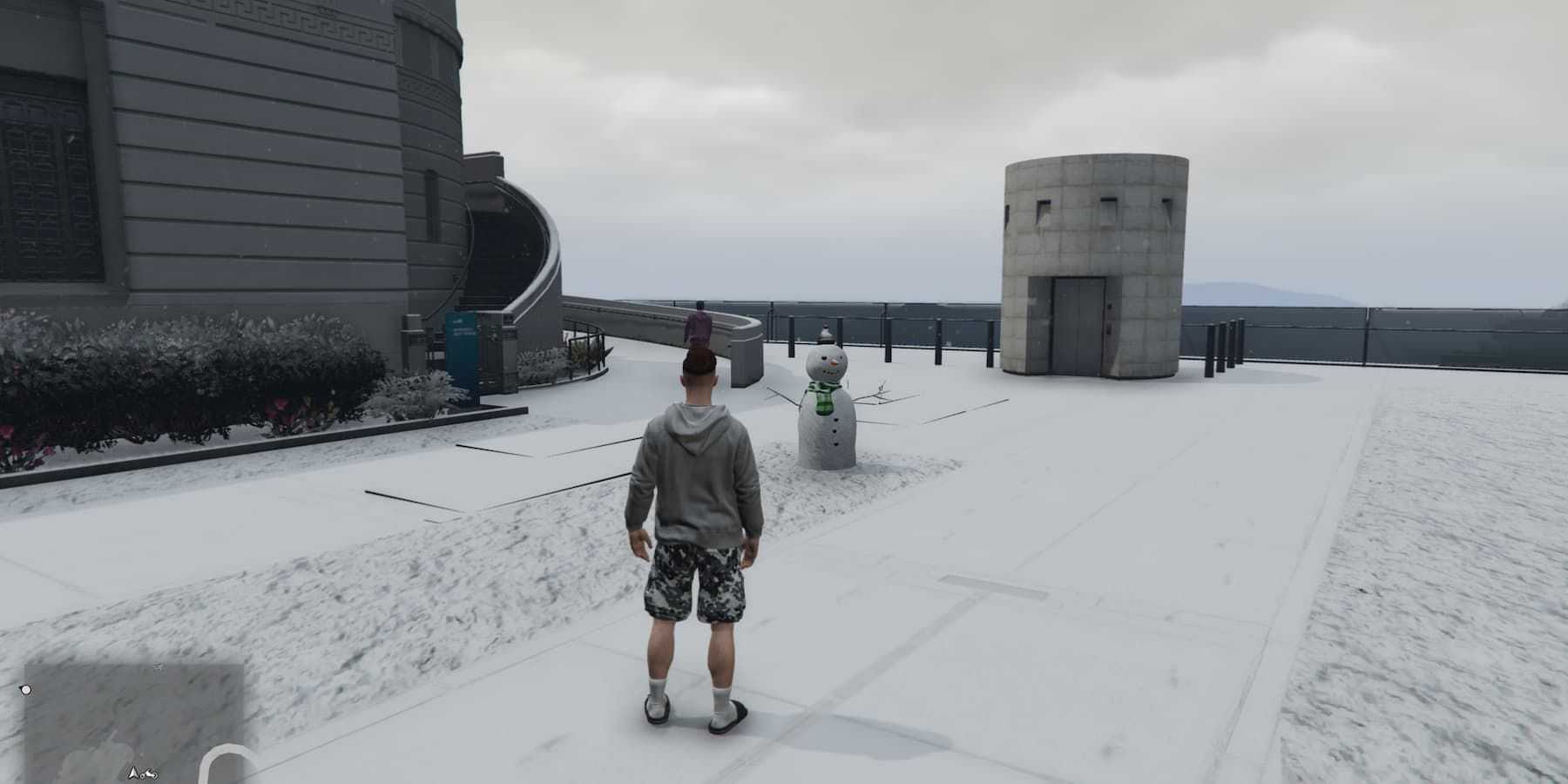The height and width of the screenshot is (784, 1568).
Task: Click the player arrow marker on the minimap
Action: (x=133, y=773)
